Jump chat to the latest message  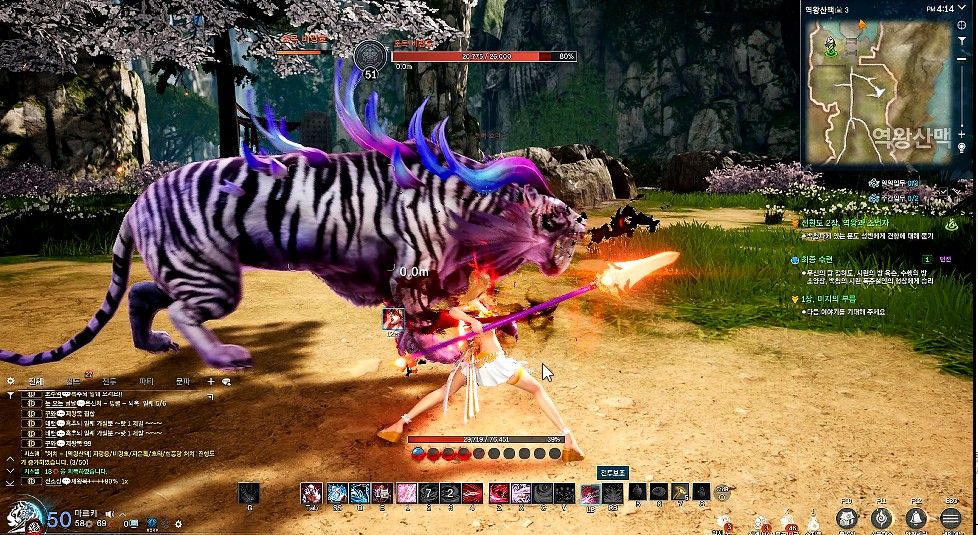10,481
